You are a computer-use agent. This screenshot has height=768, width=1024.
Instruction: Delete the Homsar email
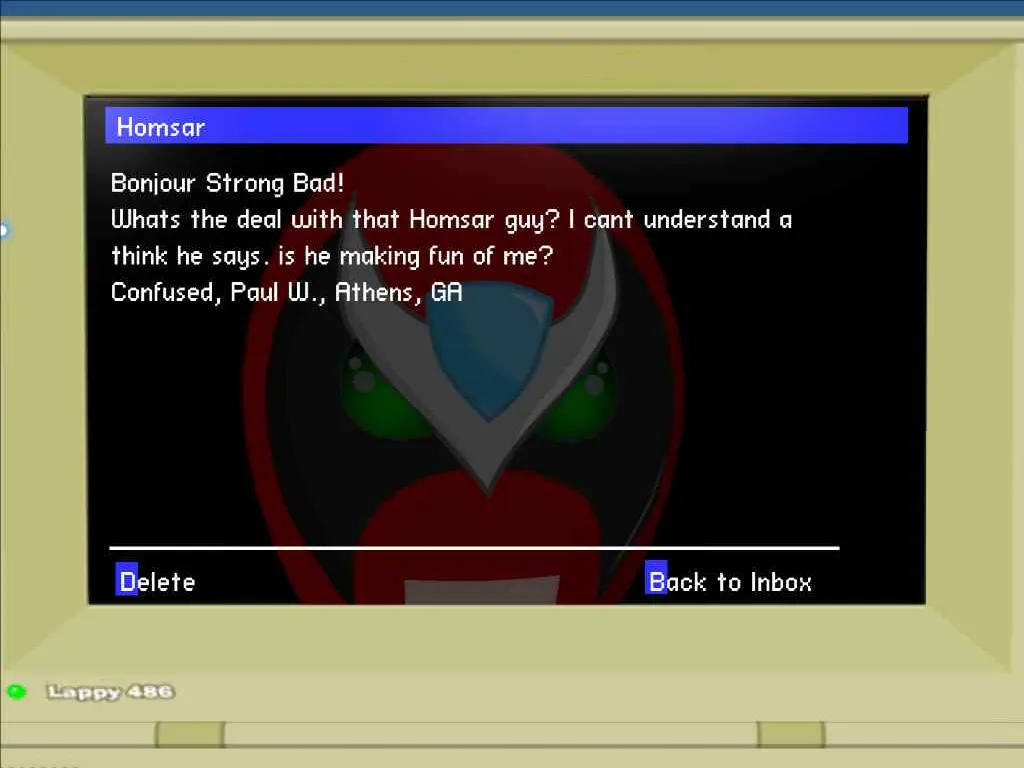tap(156, 581)
